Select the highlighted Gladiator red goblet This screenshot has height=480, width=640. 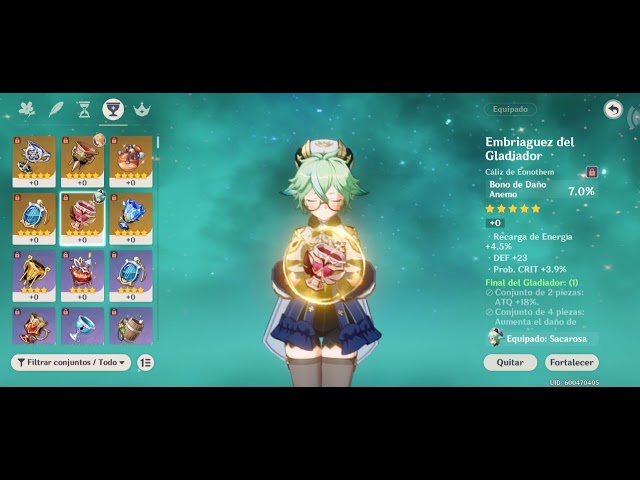coord(82,217)
